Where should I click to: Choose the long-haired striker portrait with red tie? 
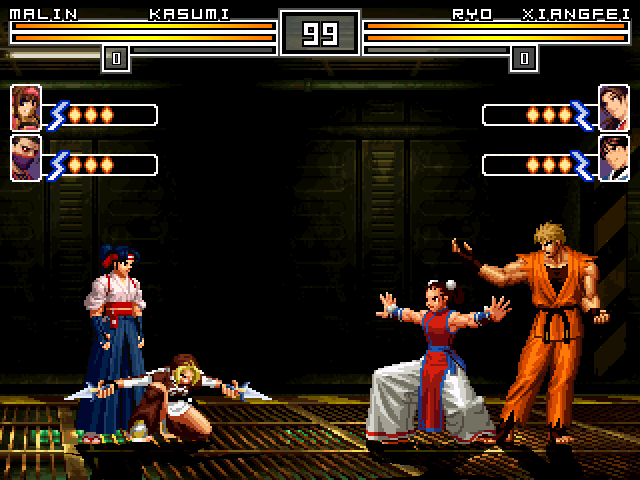(x=613, y=108)
